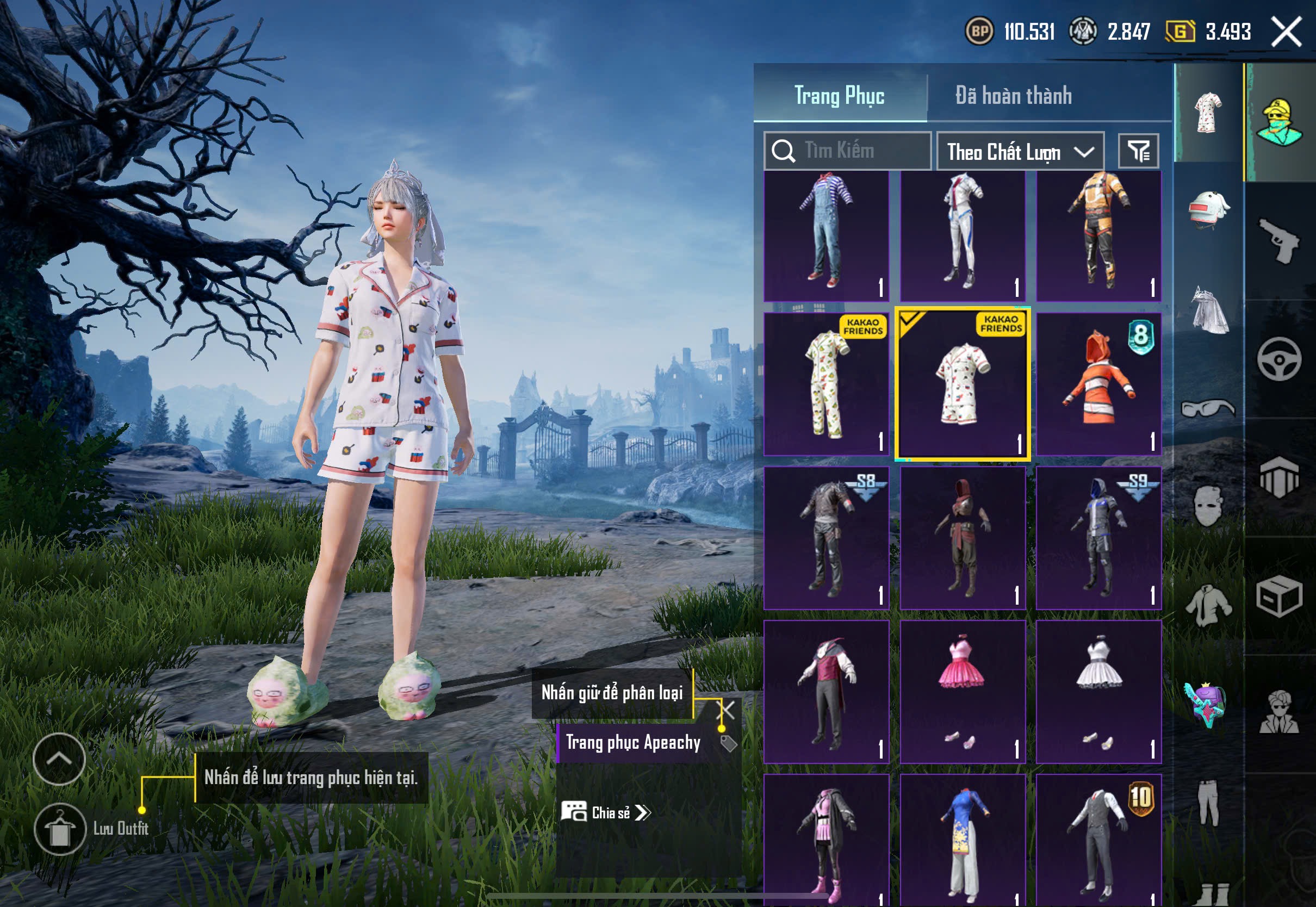Share the outfit with Chia sẻ
The image size is (1316, 907).
coord(607,812)
